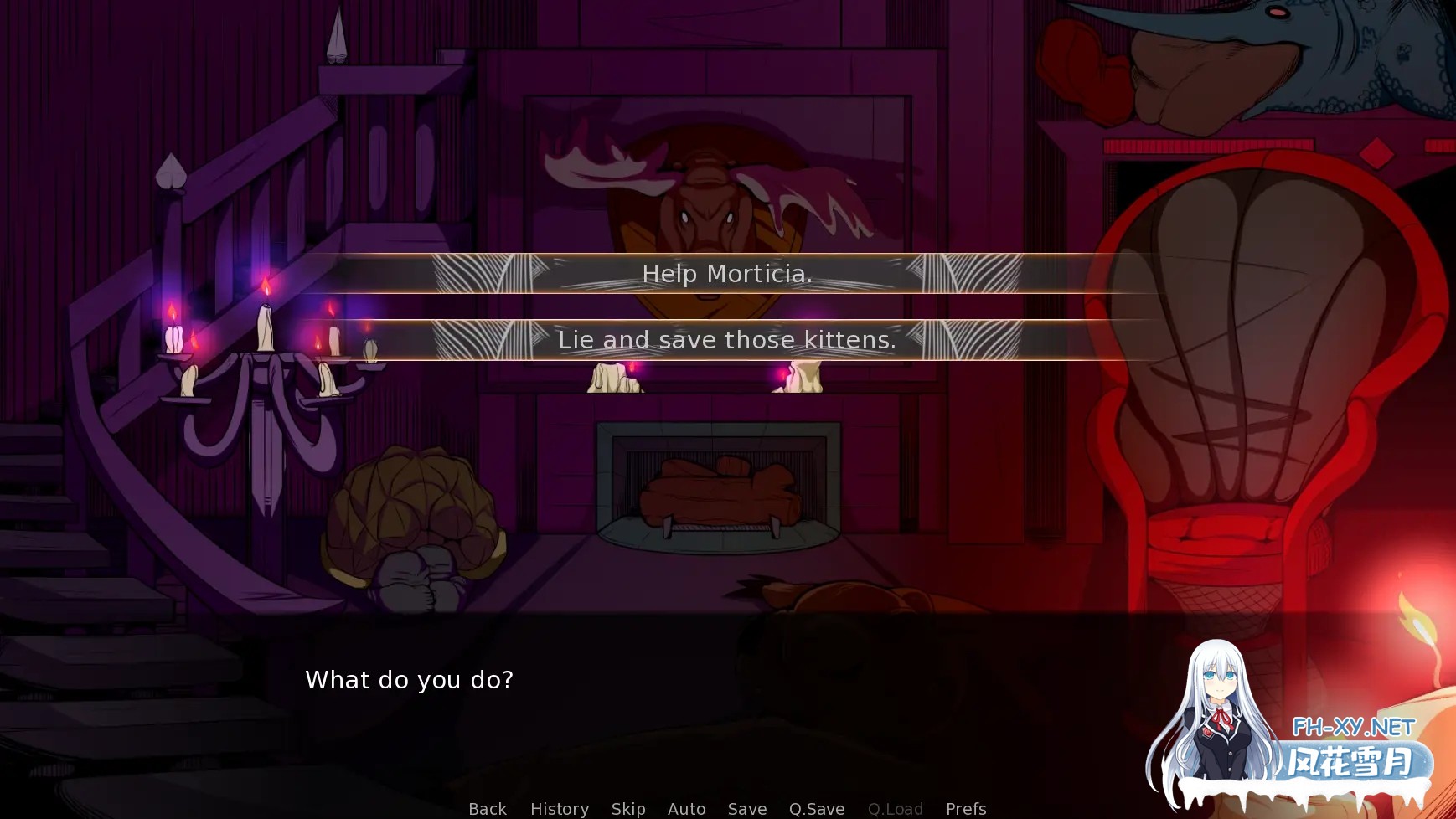Select "Lie and save those kittens."
1456x819 pixels.
(x=727, y=340)
